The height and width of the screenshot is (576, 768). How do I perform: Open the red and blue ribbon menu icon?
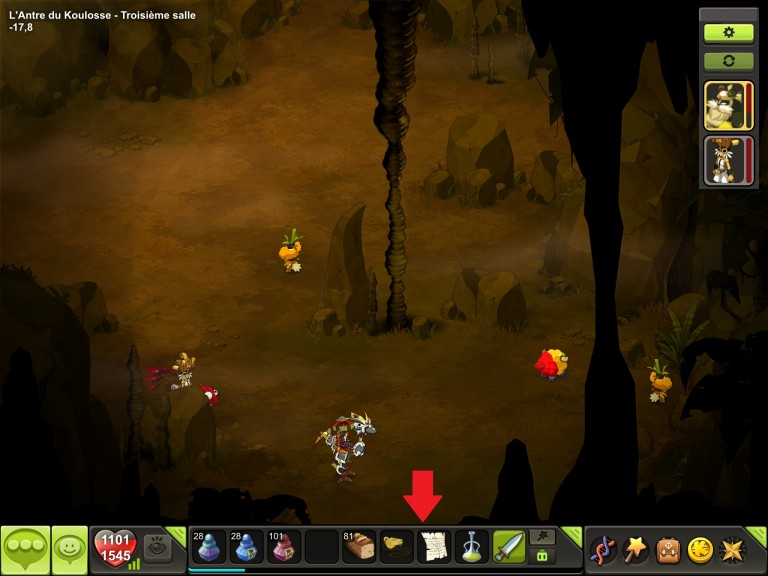point(603,549)
